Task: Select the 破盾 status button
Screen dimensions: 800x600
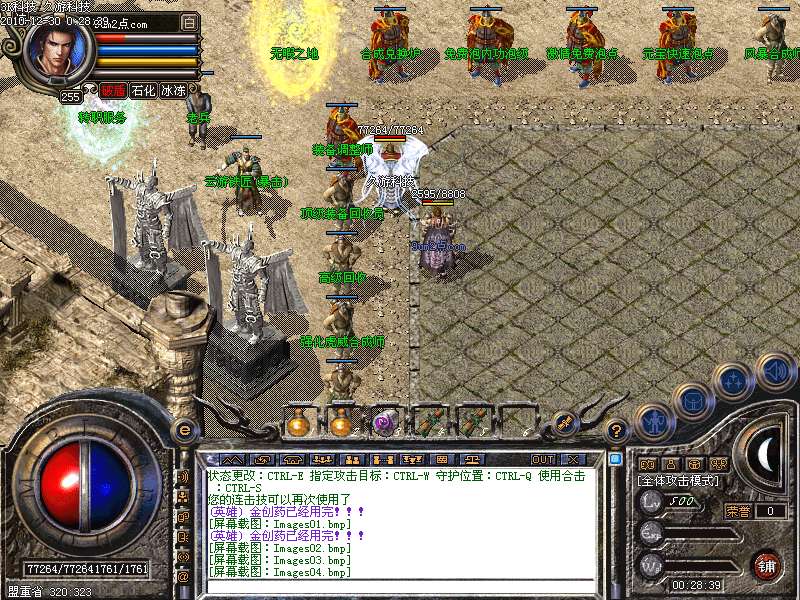Action: [114, 90]
